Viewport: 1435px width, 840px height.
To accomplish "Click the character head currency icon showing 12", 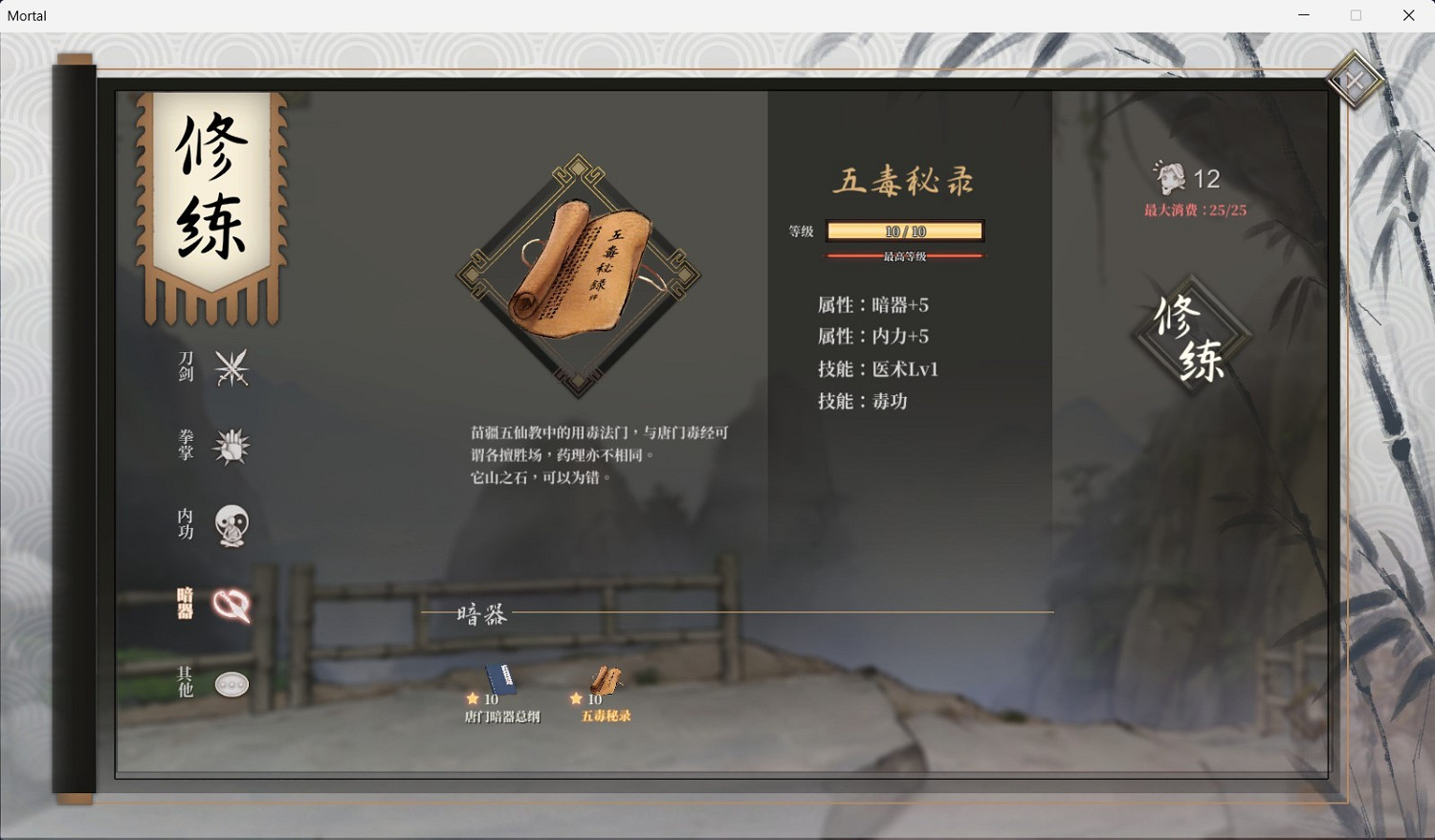I will [x=1169, y=177].
